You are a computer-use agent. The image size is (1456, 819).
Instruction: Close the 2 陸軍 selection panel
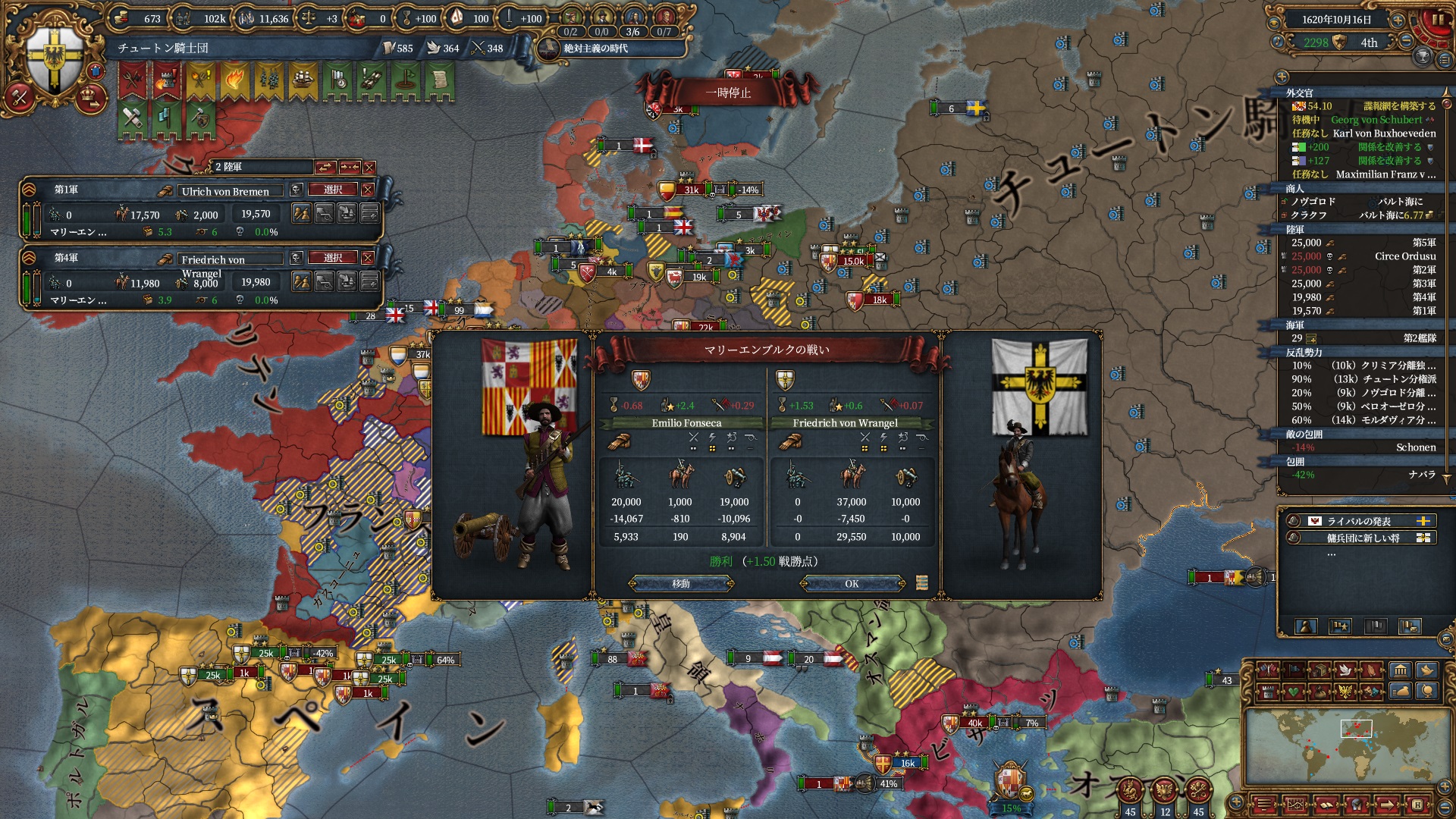[x=369, y=167]
